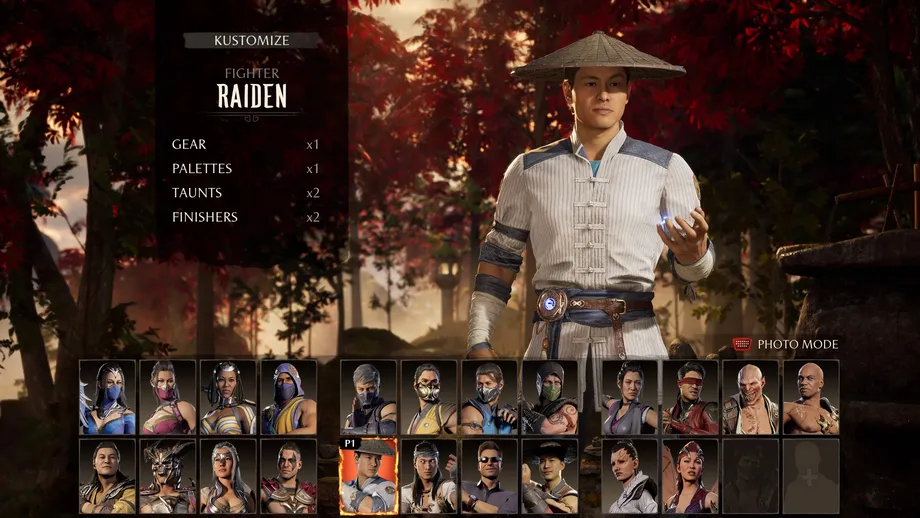Choose Liu Kang's portrait
This screenshot has width=920, height=518.
pyautogui.click(x=429, y=476)
